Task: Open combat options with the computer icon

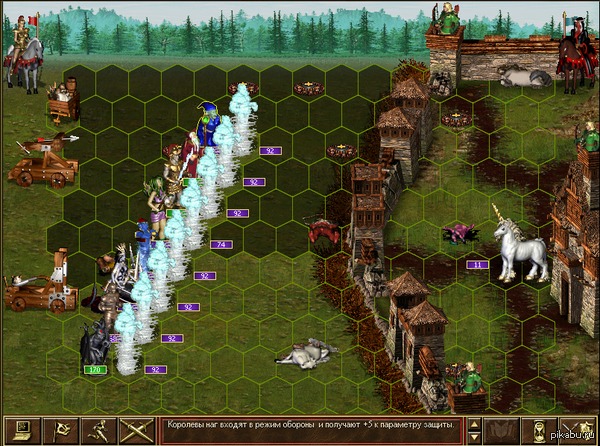Action: click(x=20, y=430)
